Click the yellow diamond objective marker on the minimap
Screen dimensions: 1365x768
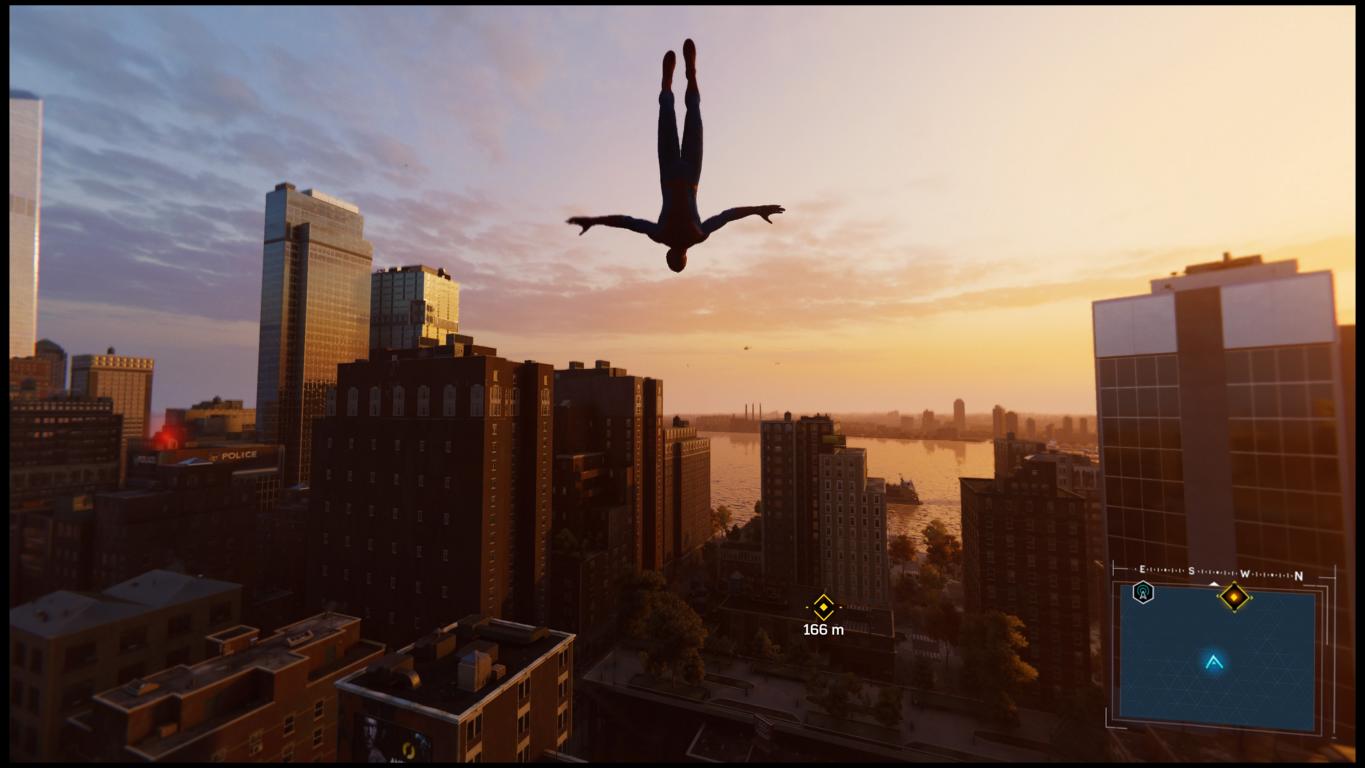[1235, 597]
